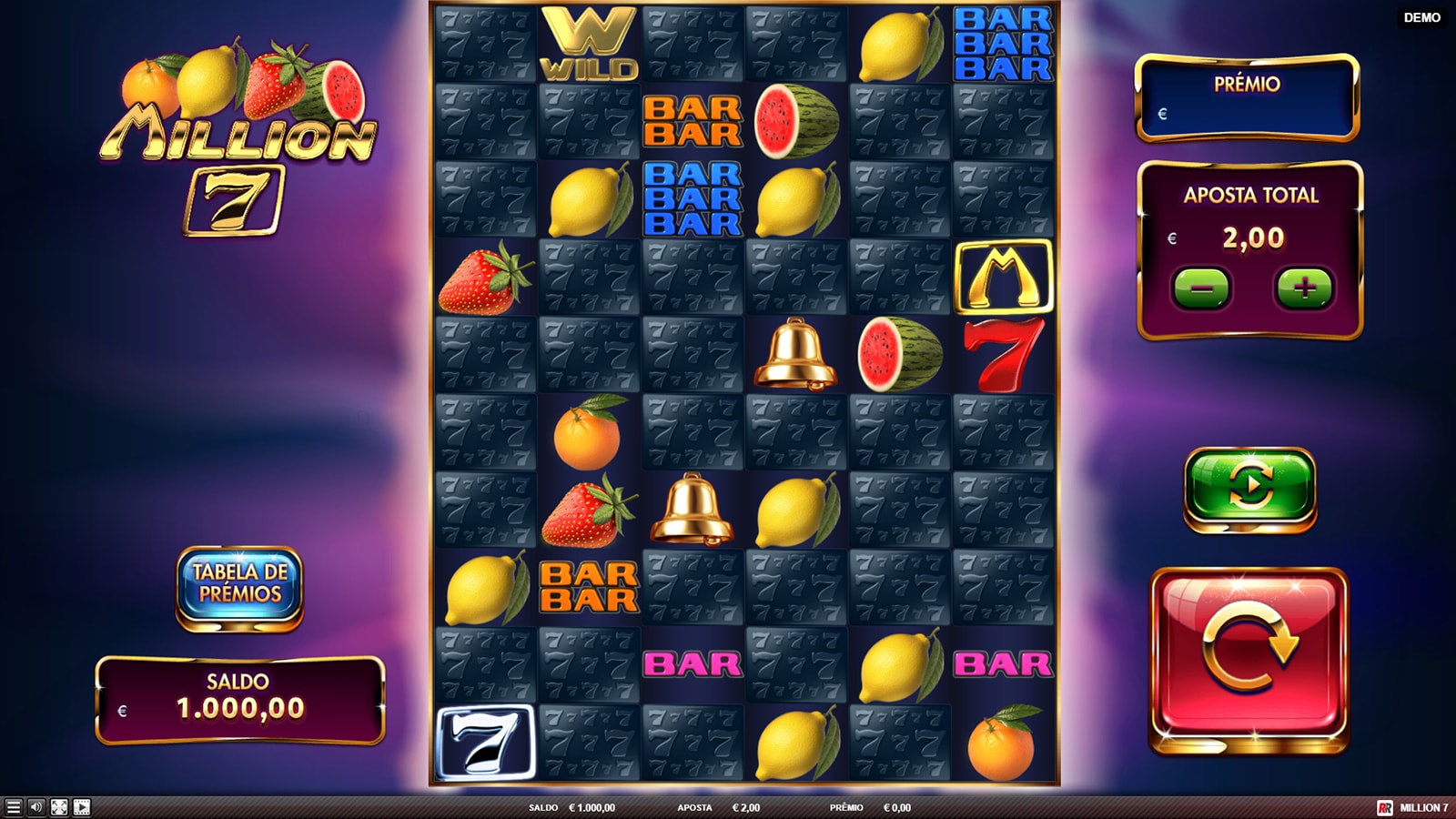1456x819 pixels.
Task: Open the hamburger menu in bottom bar
Action: (x=13, y=807)
